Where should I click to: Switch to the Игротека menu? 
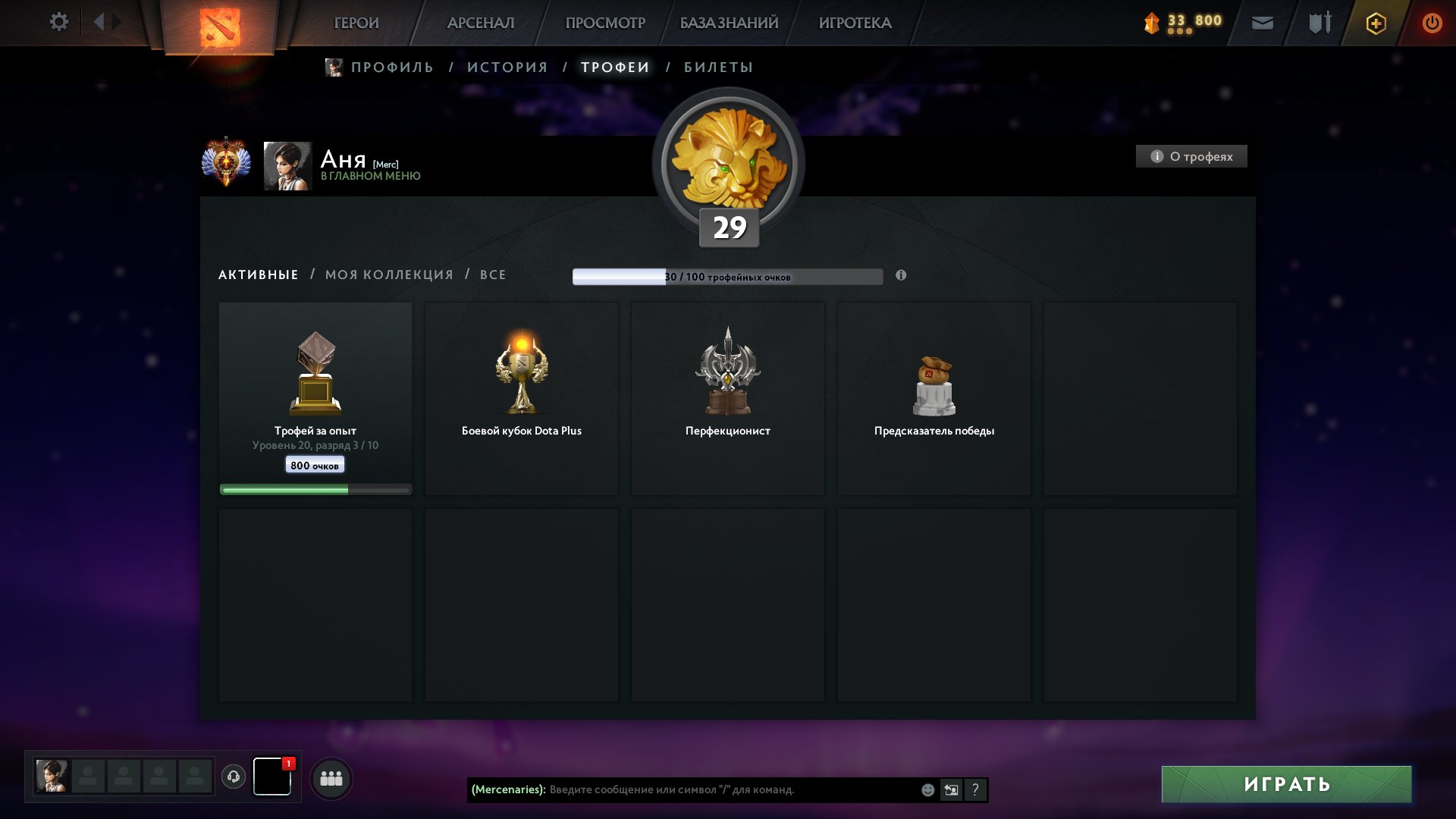pos(855,23)
